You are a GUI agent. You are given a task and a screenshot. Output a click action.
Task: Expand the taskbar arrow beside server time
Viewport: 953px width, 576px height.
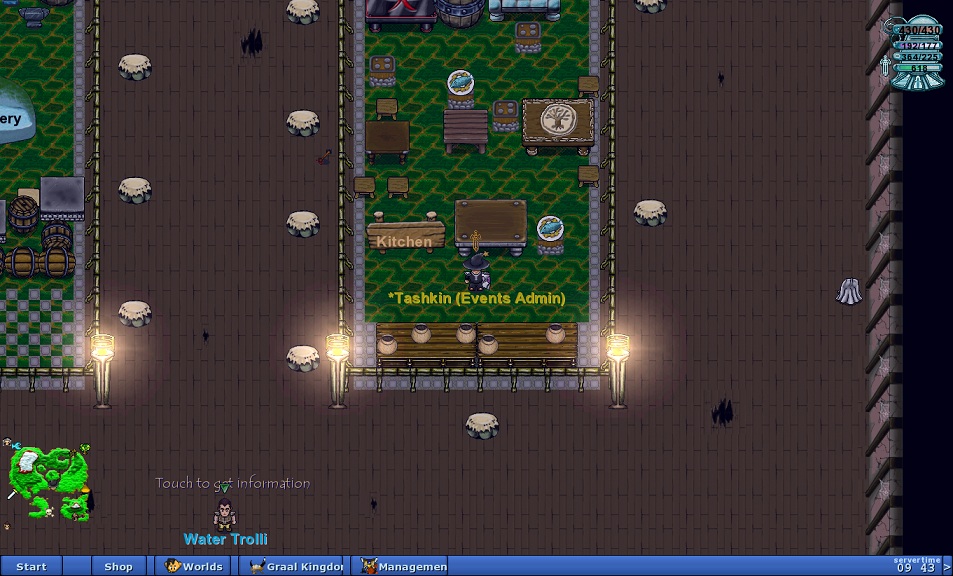click(947, 567)
